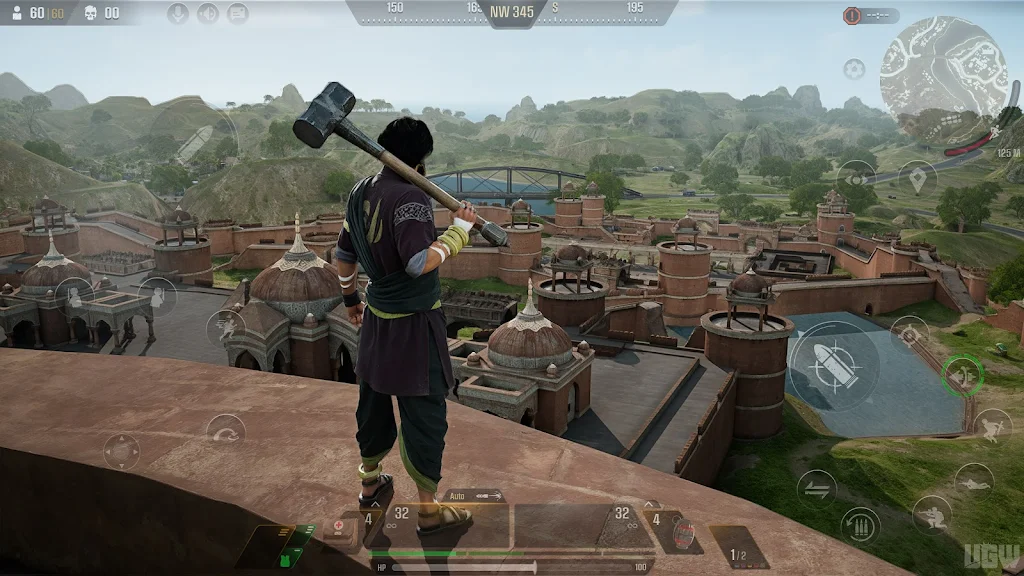Viewport: 1024px width, 576px height.
Task: Tap the reload bullets button
Action: coord(860,524)
